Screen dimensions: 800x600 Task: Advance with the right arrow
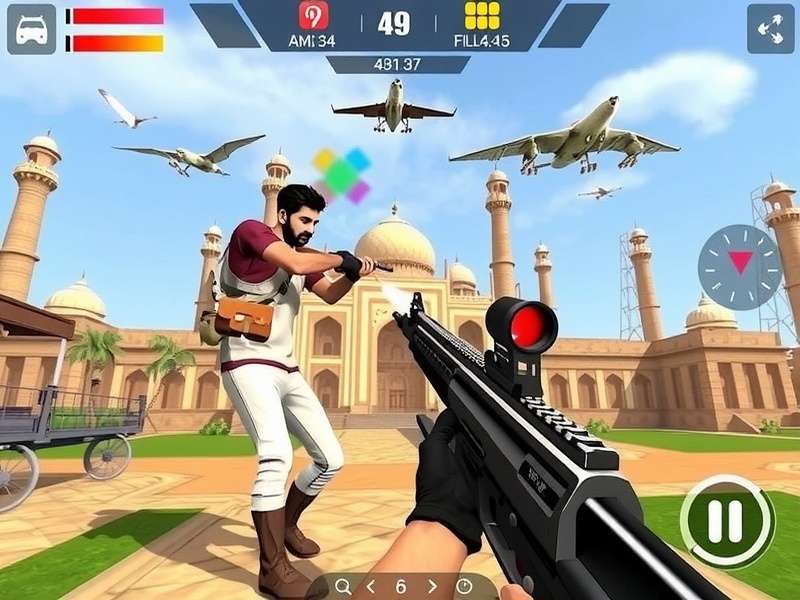coord(432,586)
